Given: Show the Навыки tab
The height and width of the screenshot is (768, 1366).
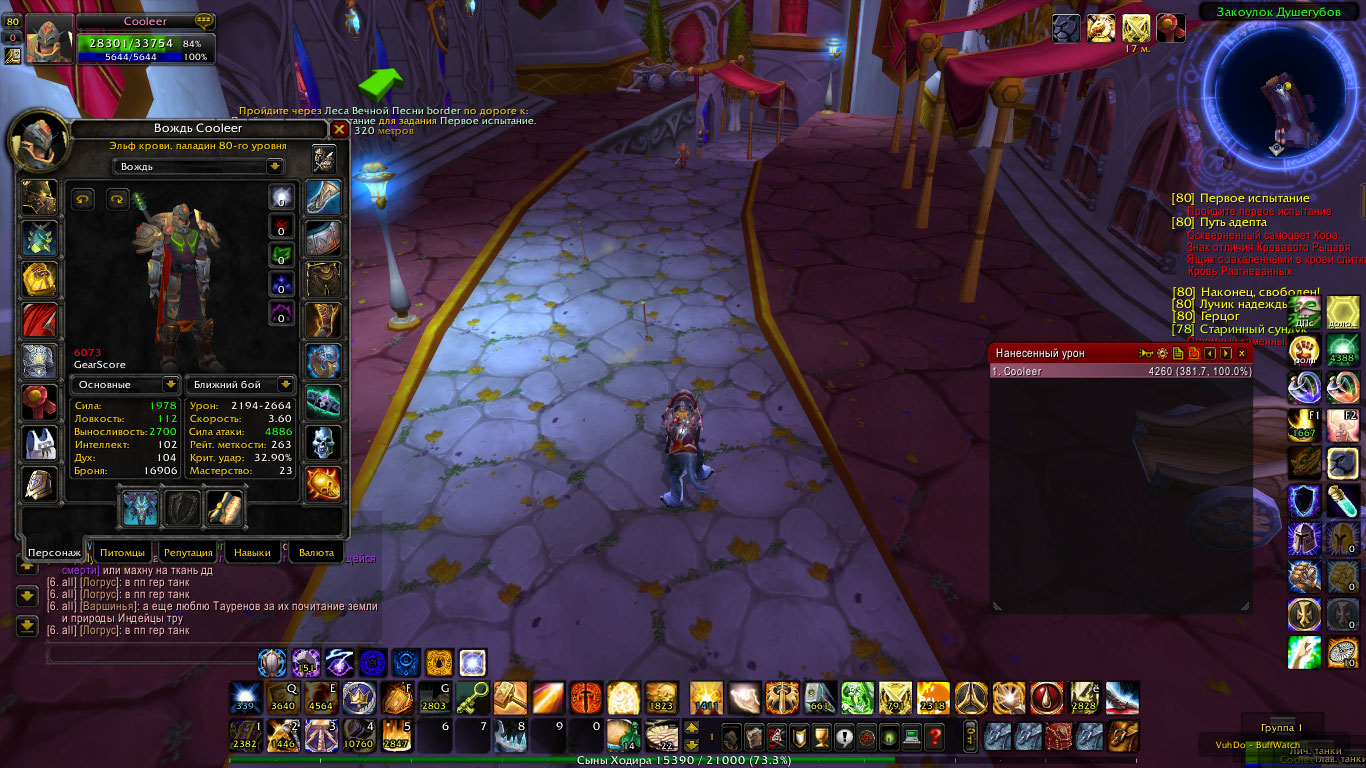Looking at the screenshot, I should point(251,552).
